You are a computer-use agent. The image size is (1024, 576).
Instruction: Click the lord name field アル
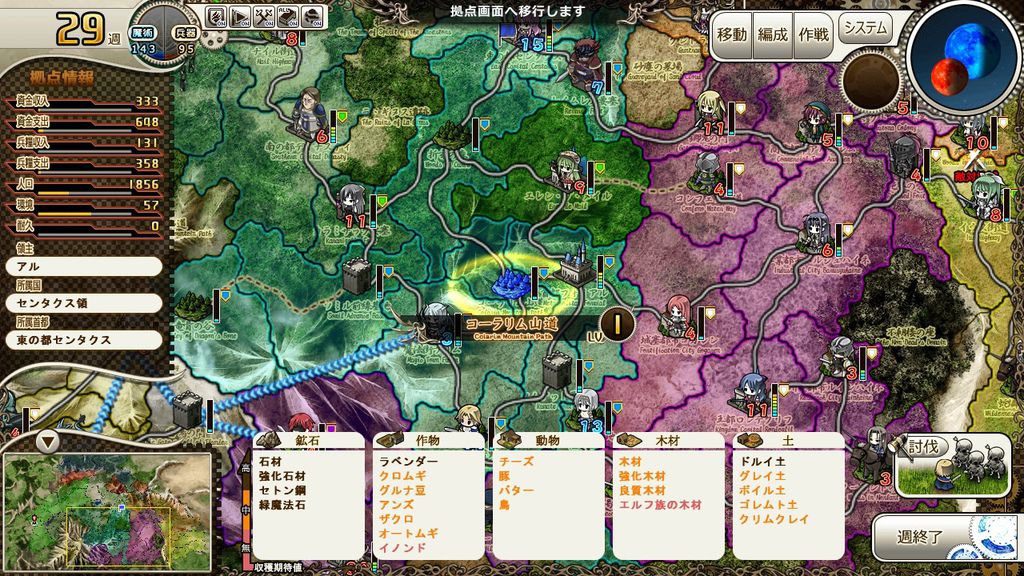[84, 266]
